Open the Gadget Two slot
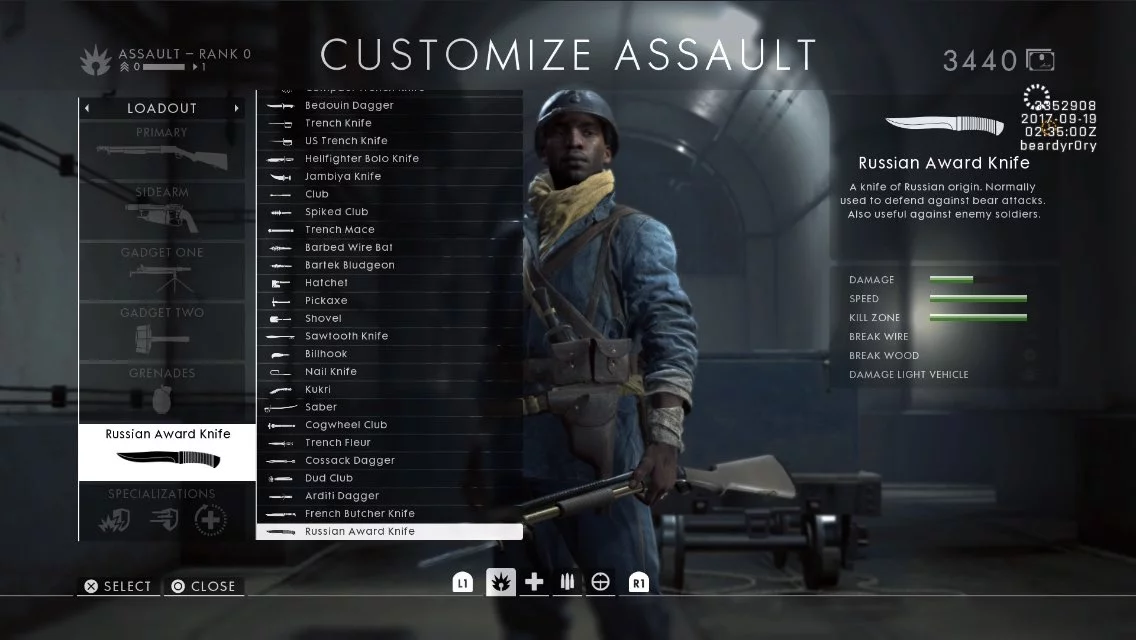 coord(162,331)
